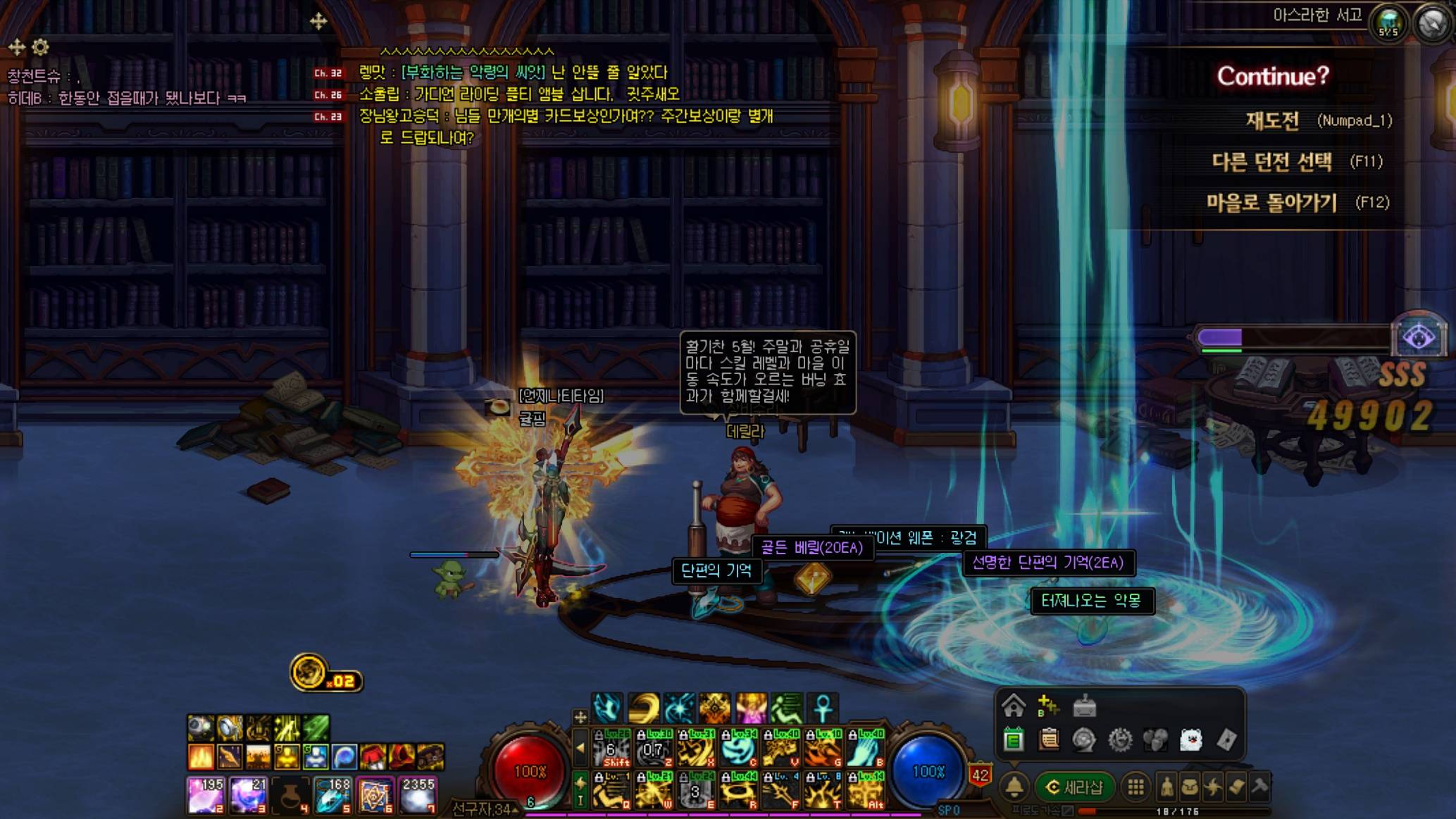Open the character silhouette info icon
This screenshot has width=1456, height=819.
tap(1166, 787)
